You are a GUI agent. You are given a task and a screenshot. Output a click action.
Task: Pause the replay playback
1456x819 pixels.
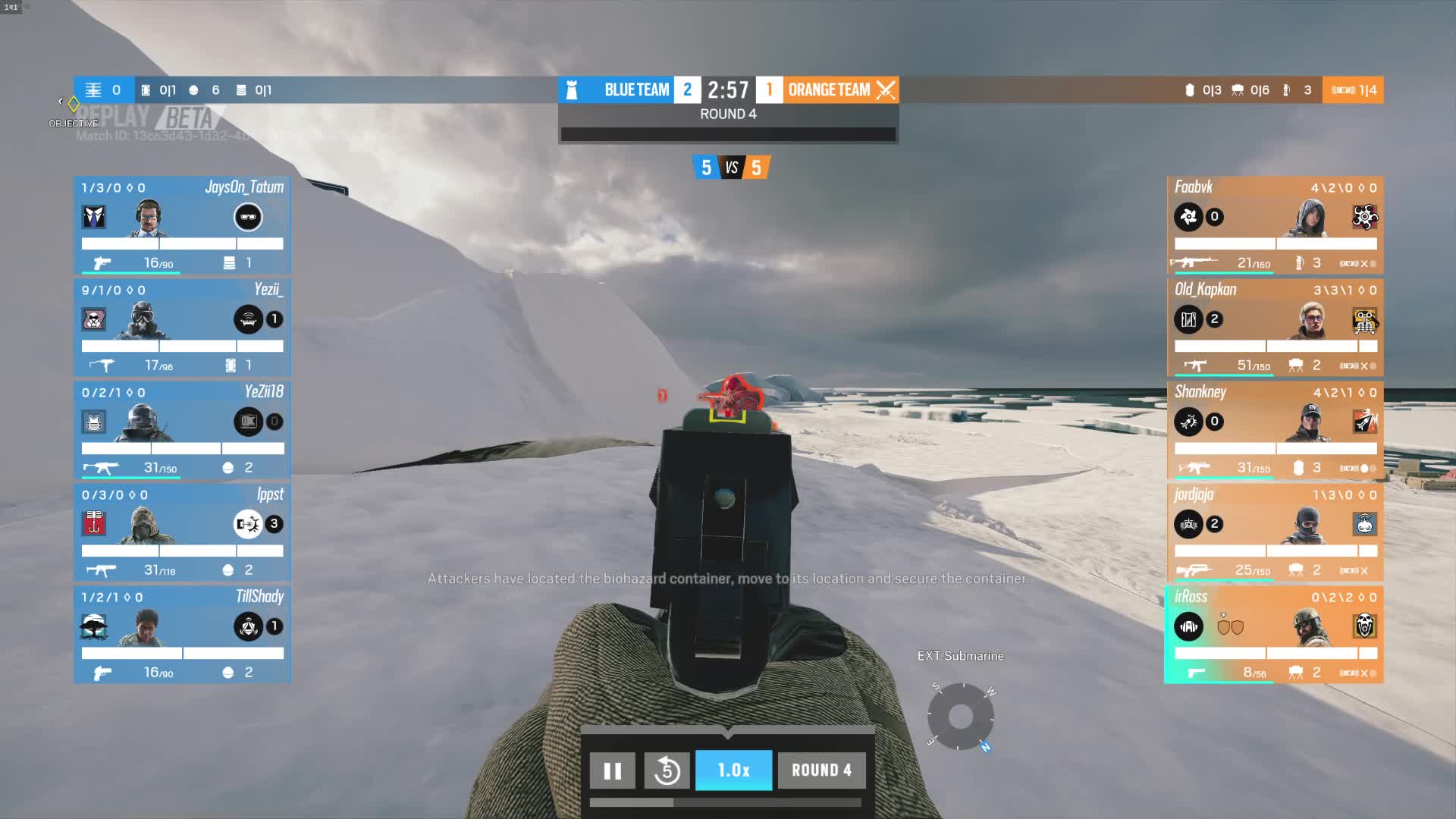pos(612,770)
